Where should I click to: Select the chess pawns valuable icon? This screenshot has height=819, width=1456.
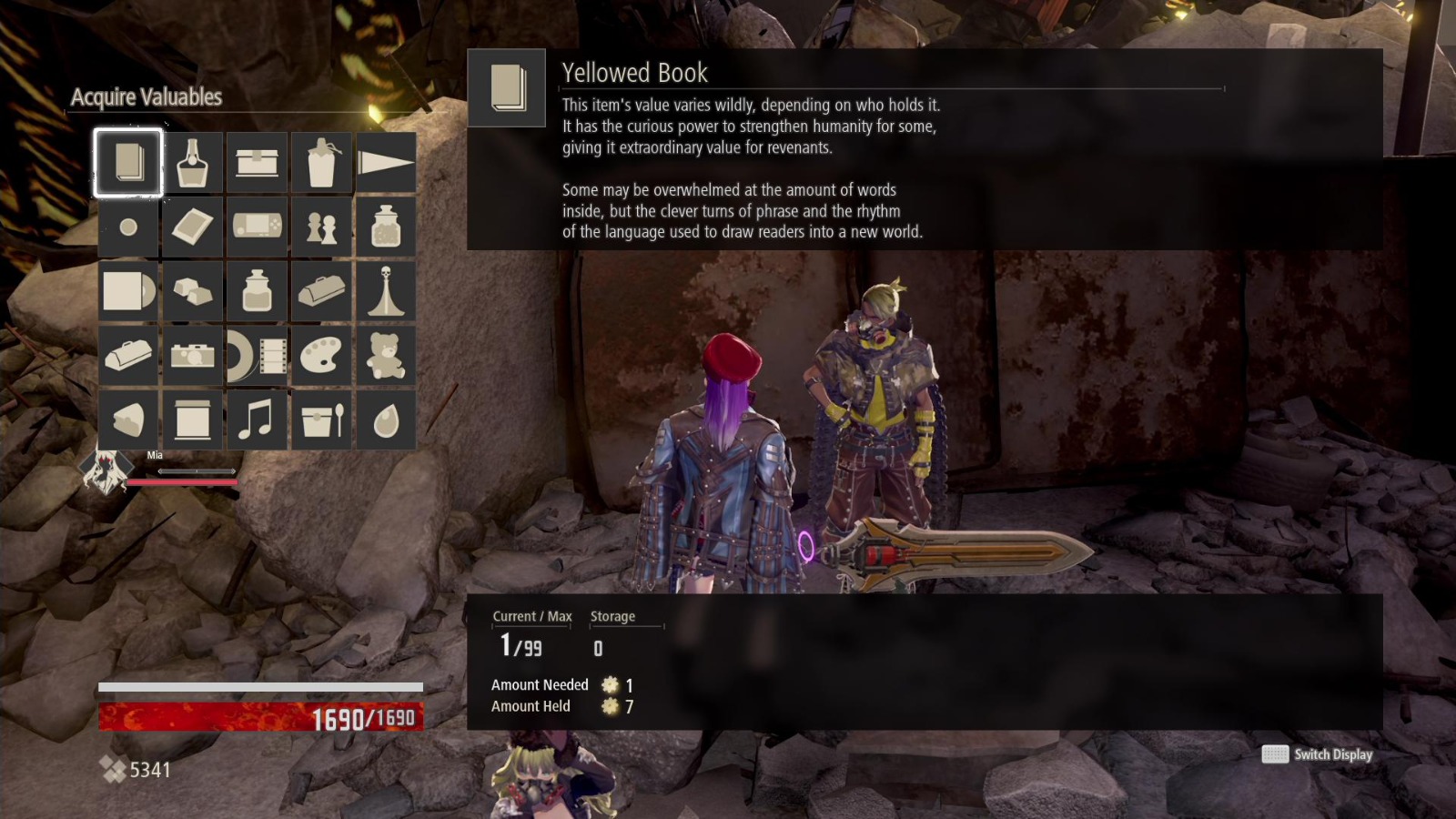321,227
